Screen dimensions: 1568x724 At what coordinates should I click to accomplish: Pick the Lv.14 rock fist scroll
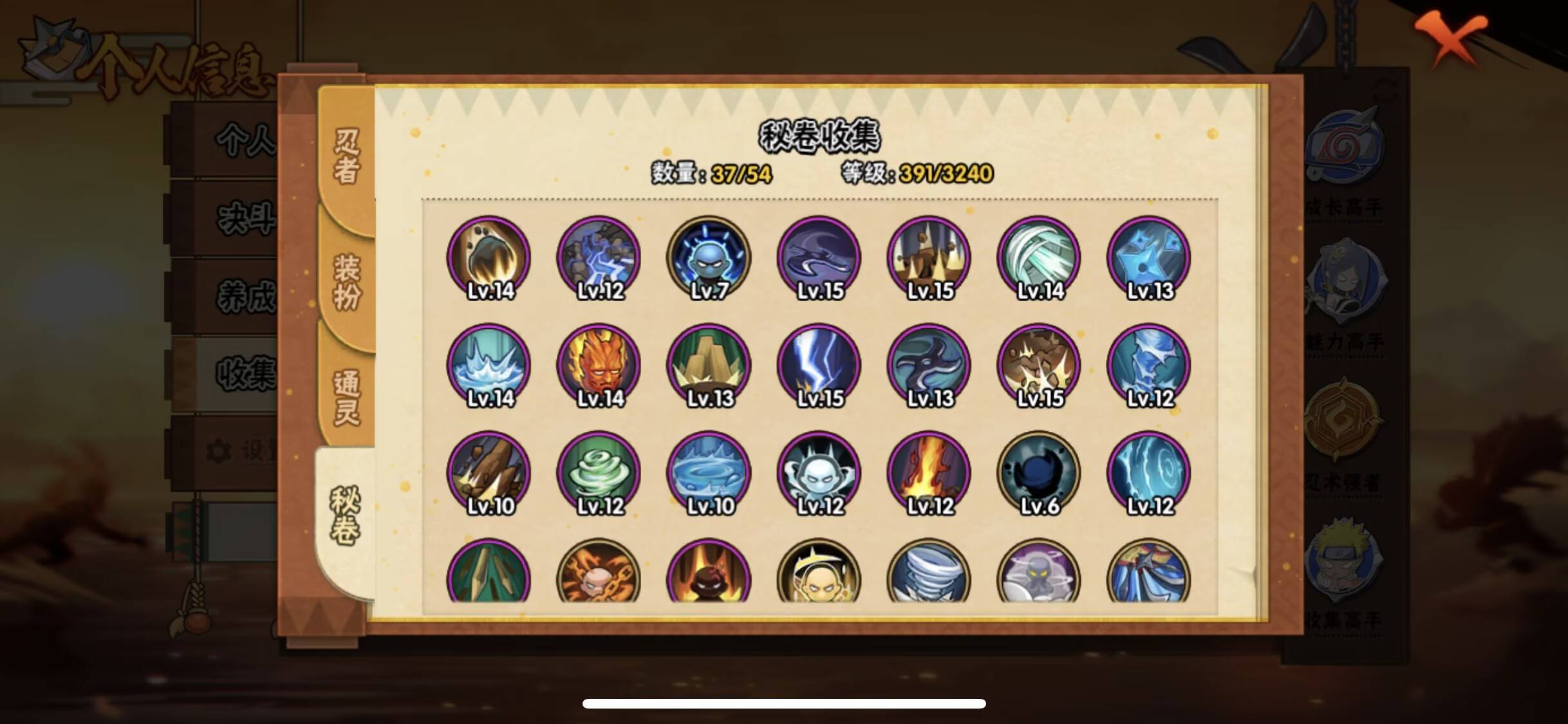coord(489,257)
